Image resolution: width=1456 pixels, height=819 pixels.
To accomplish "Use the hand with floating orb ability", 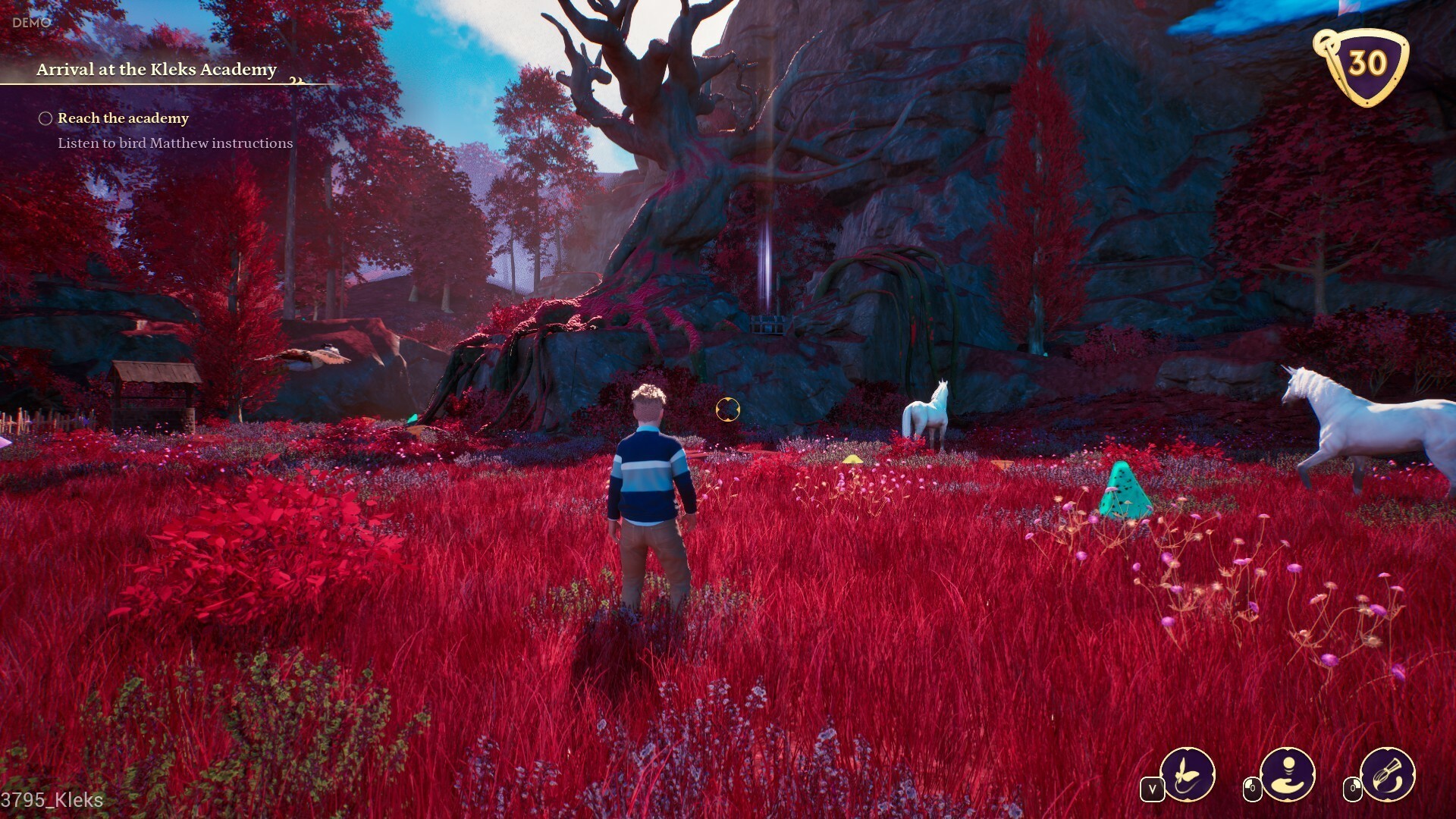I will click(1287, 774).
